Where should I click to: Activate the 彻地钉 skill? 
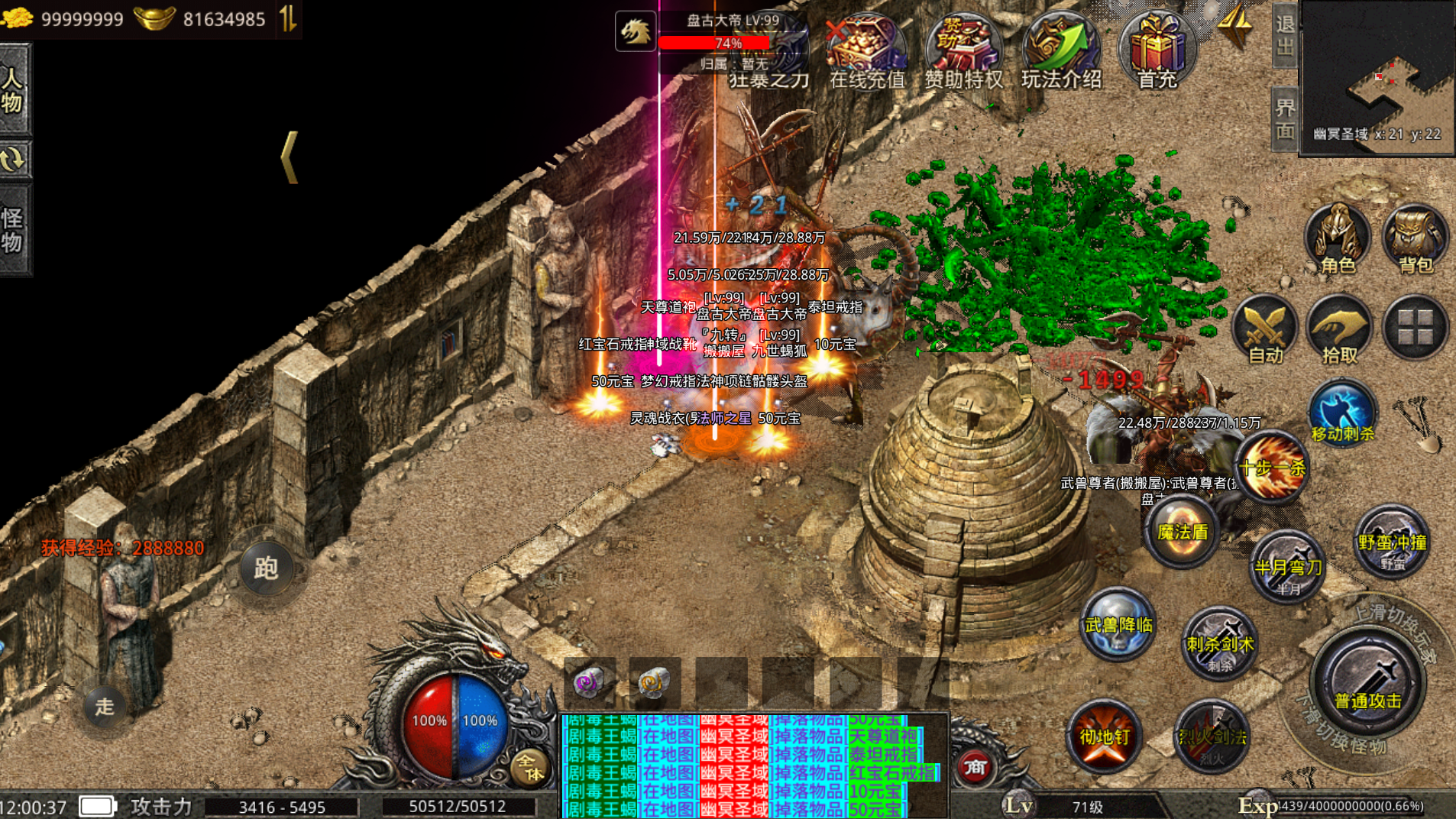(1104, 736)
